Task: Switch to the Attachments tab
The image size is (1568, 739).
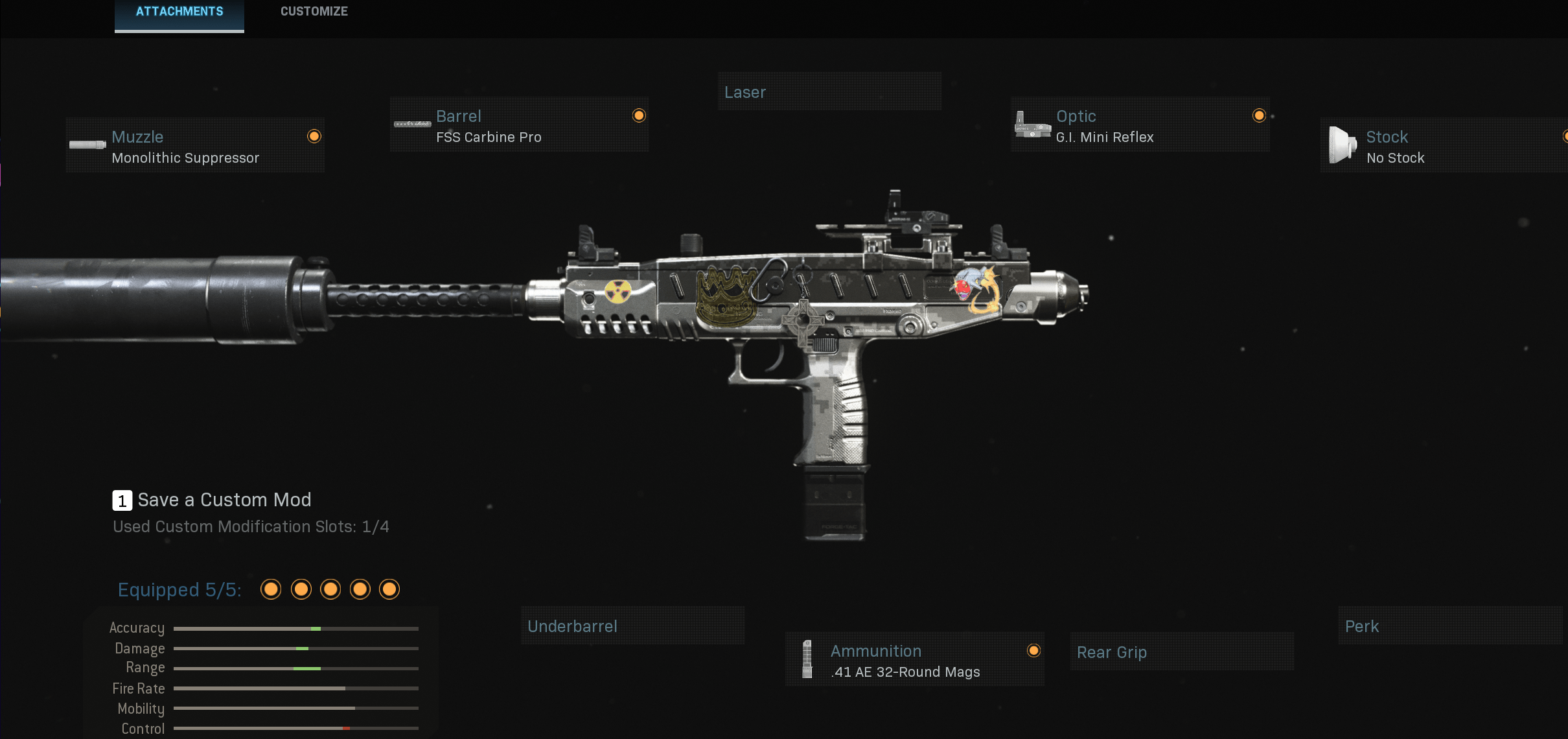Action: point(179,11)
